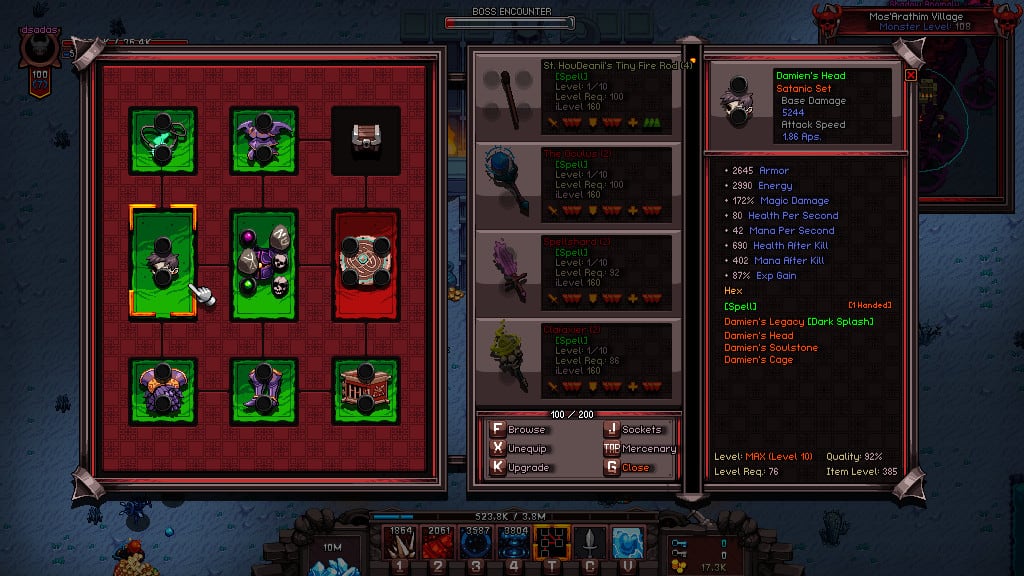Select the Damien's Cage slot
The height and width of the screenshot is (576, 1024).
pyautogui.click(x=366, y=392)
